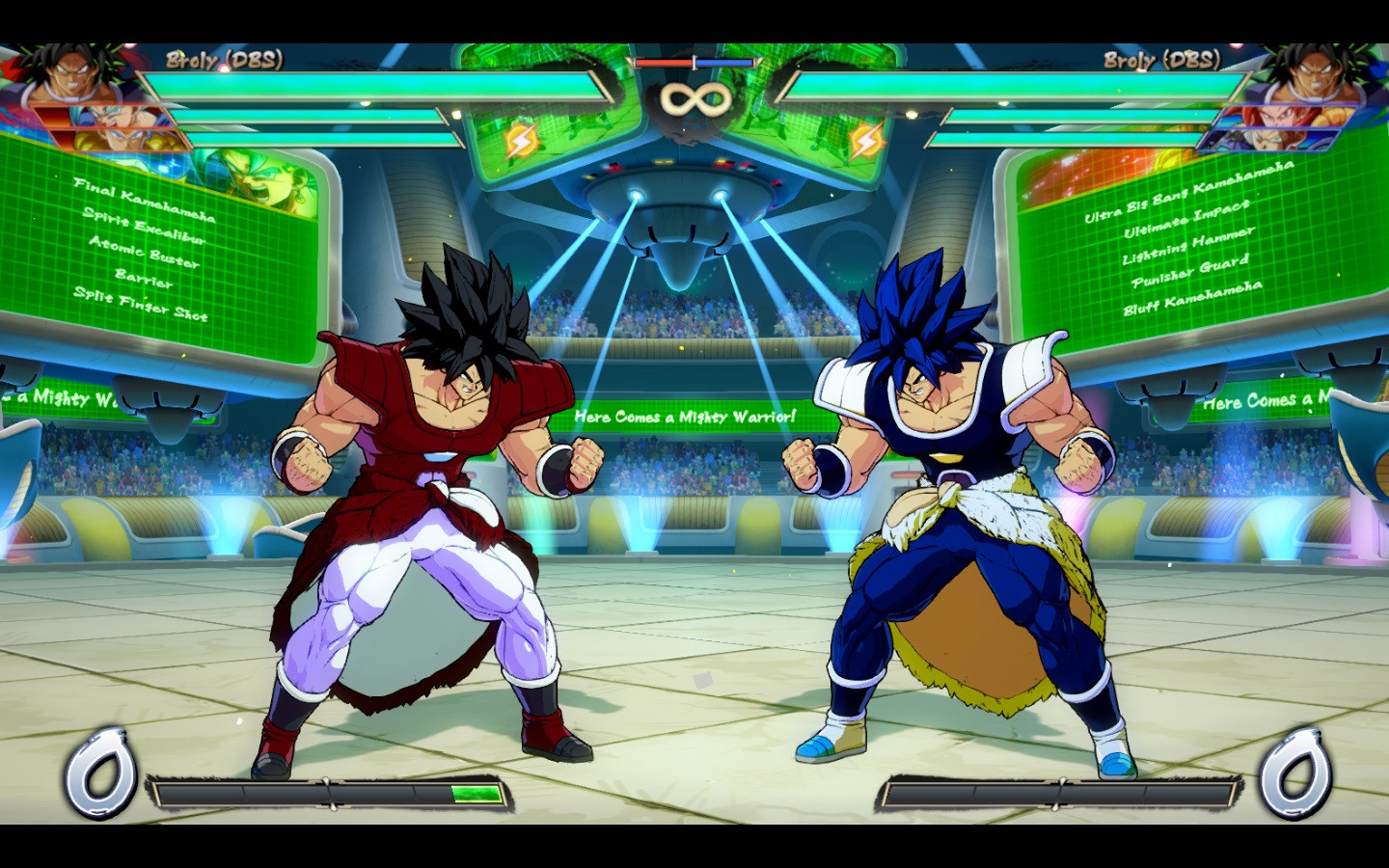Click the Here Comes a Mighty Warrior banner

coord(685,417)
